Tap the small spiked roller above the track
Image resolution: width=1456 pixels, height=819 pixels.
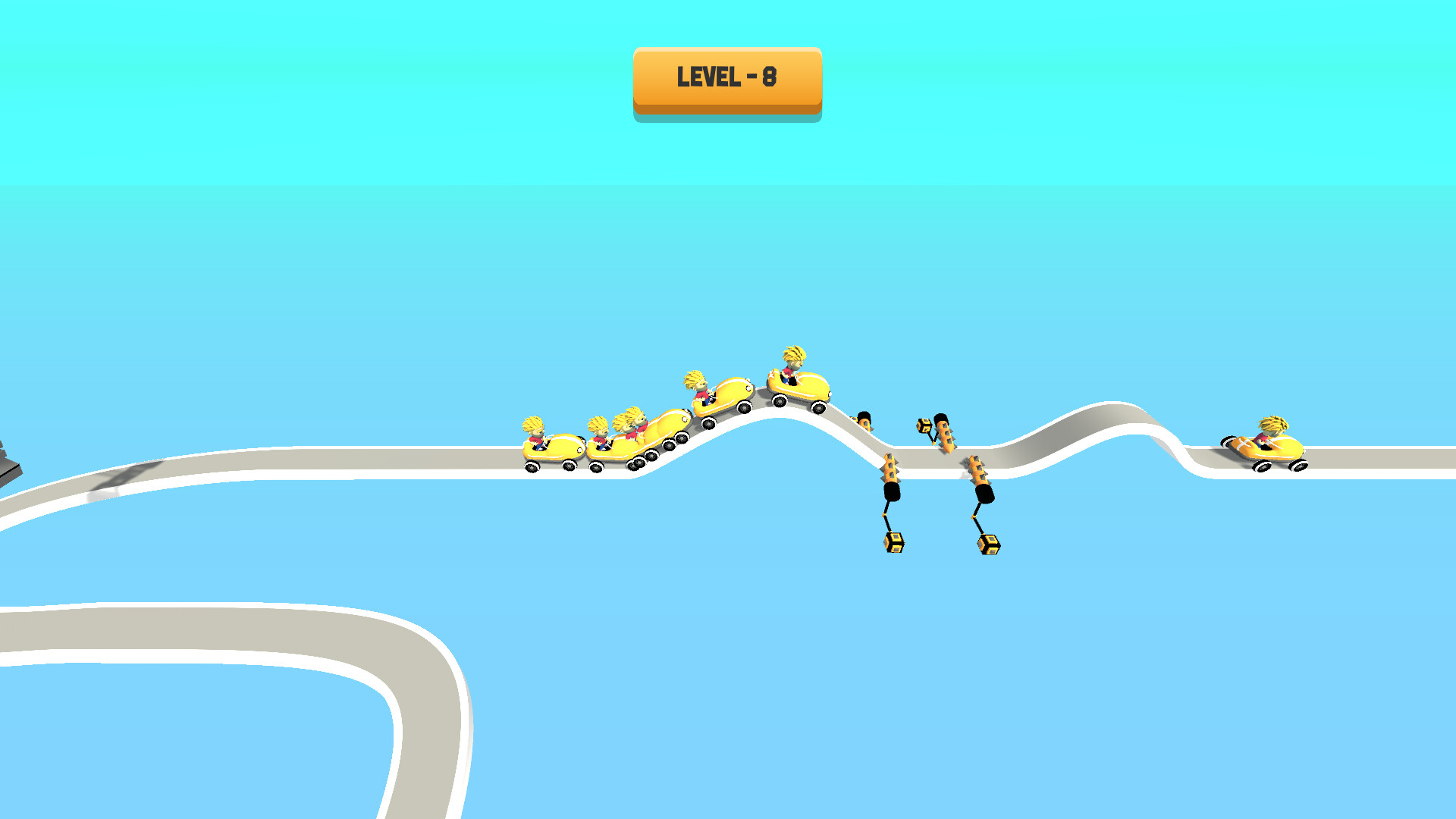coord(945,434)
